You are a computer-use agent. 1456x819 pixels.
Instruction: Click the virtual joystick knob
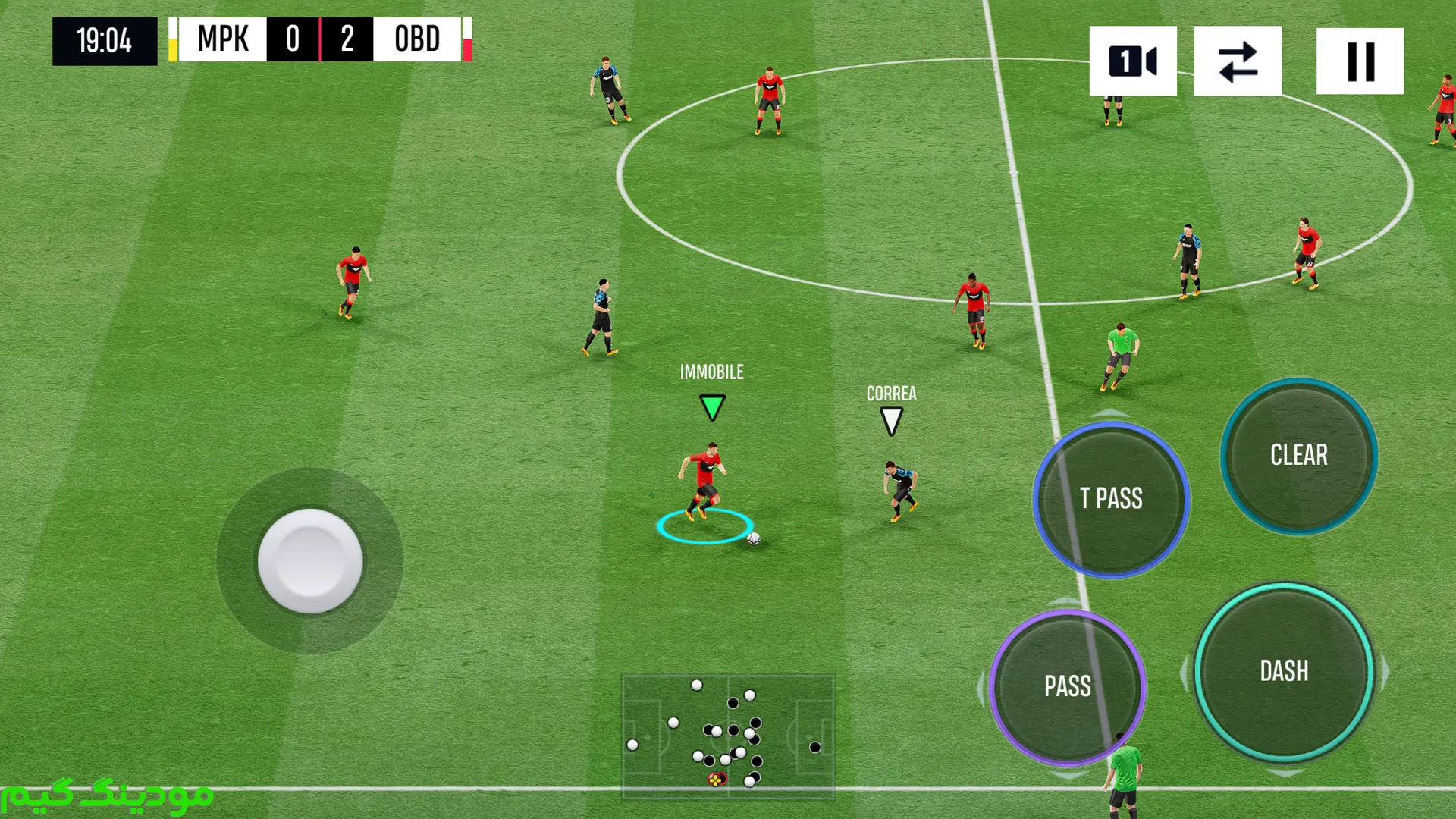coord(310,561)
